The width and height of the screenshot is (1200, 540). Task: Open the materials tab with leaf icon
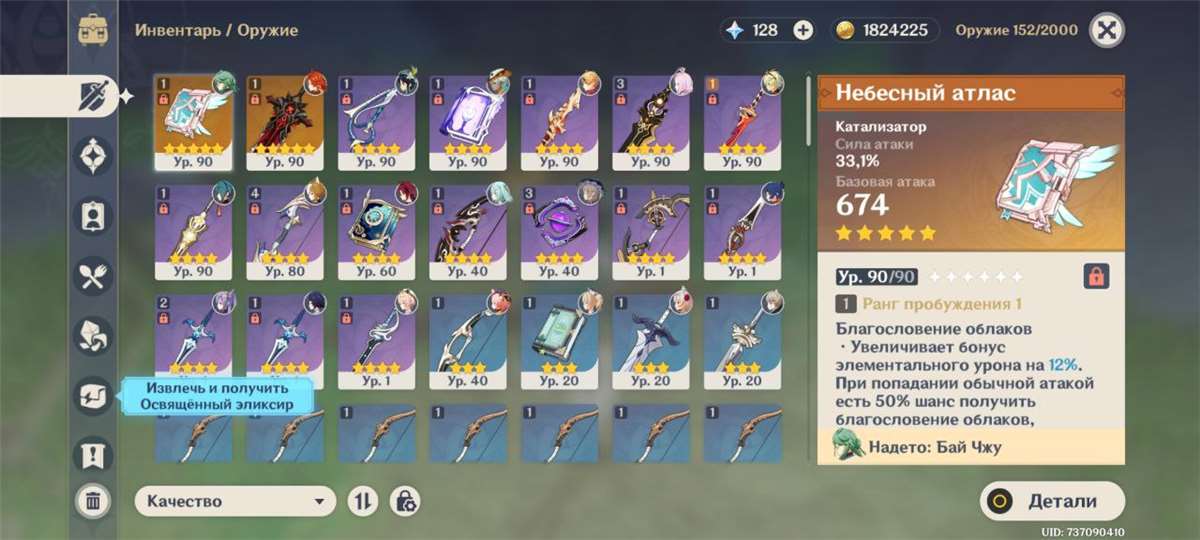92,336
